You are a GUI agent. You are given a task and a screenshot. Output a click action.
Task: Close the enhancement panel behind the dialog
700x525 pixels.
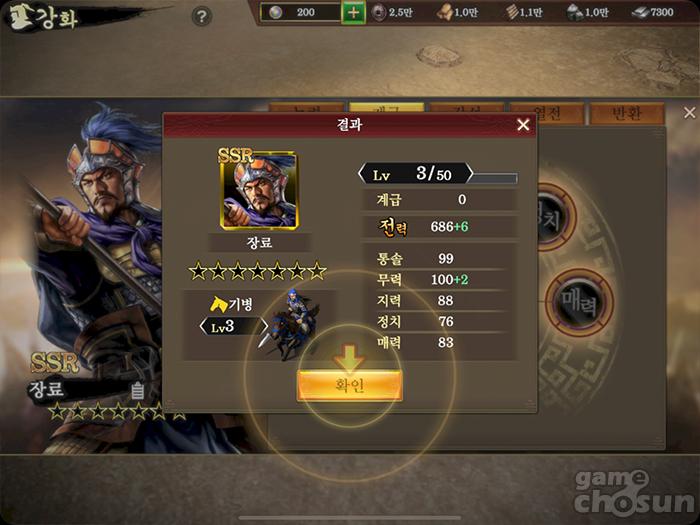(689, 113)
